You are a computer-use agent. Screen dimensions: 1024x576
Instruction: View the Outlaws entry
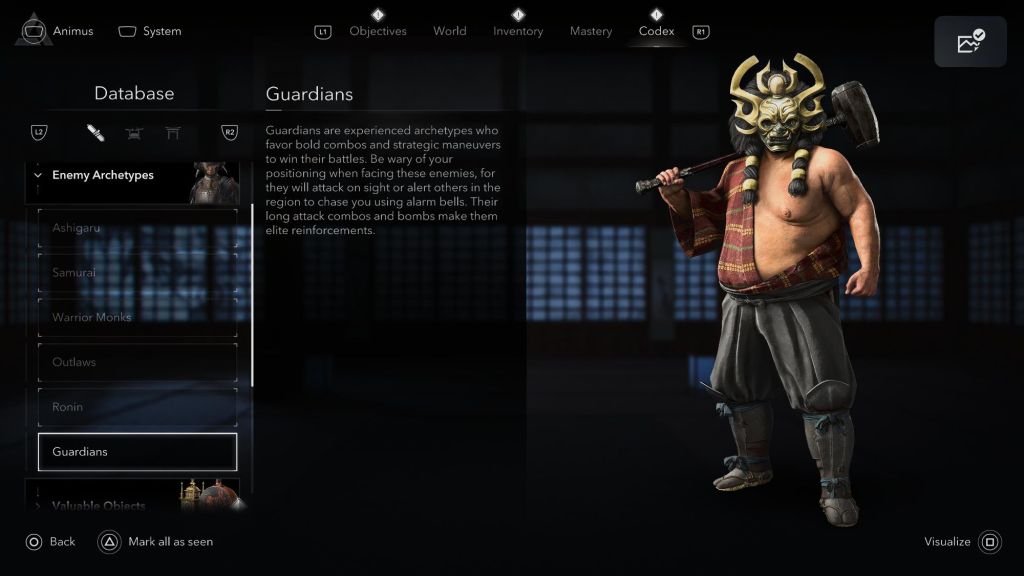click(137, 362)
